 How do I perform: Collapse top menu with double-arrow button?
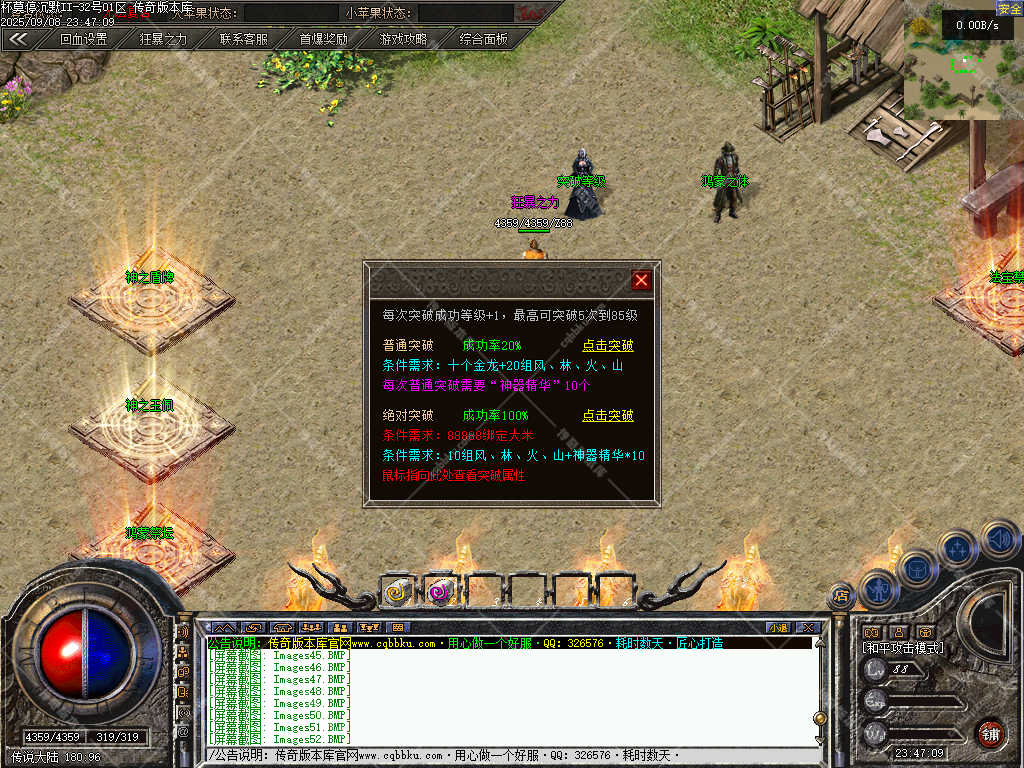[18, 39]
